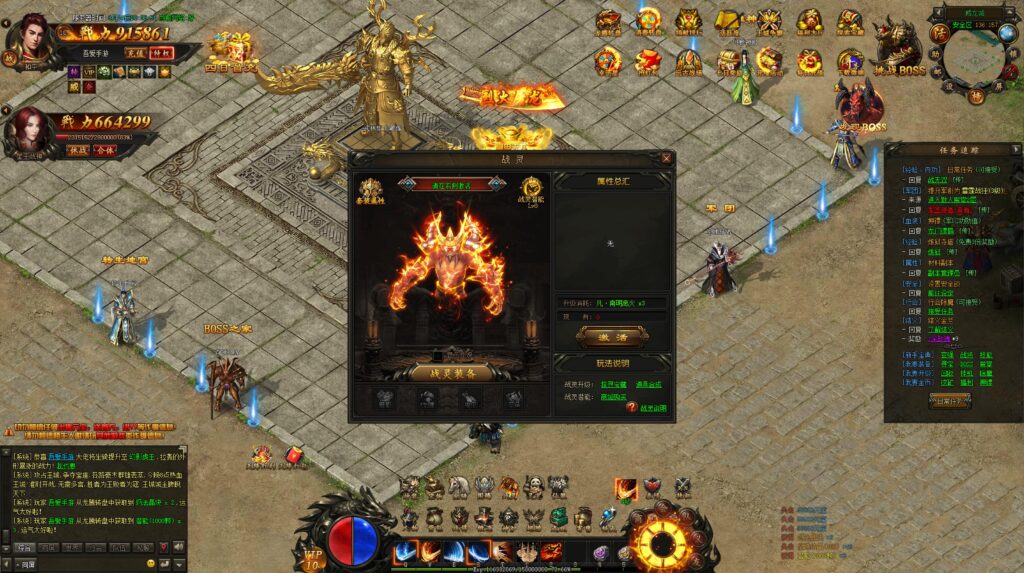Click the 合体 button under the companion portrait
1024x573 pixels.
coord(104,149)
